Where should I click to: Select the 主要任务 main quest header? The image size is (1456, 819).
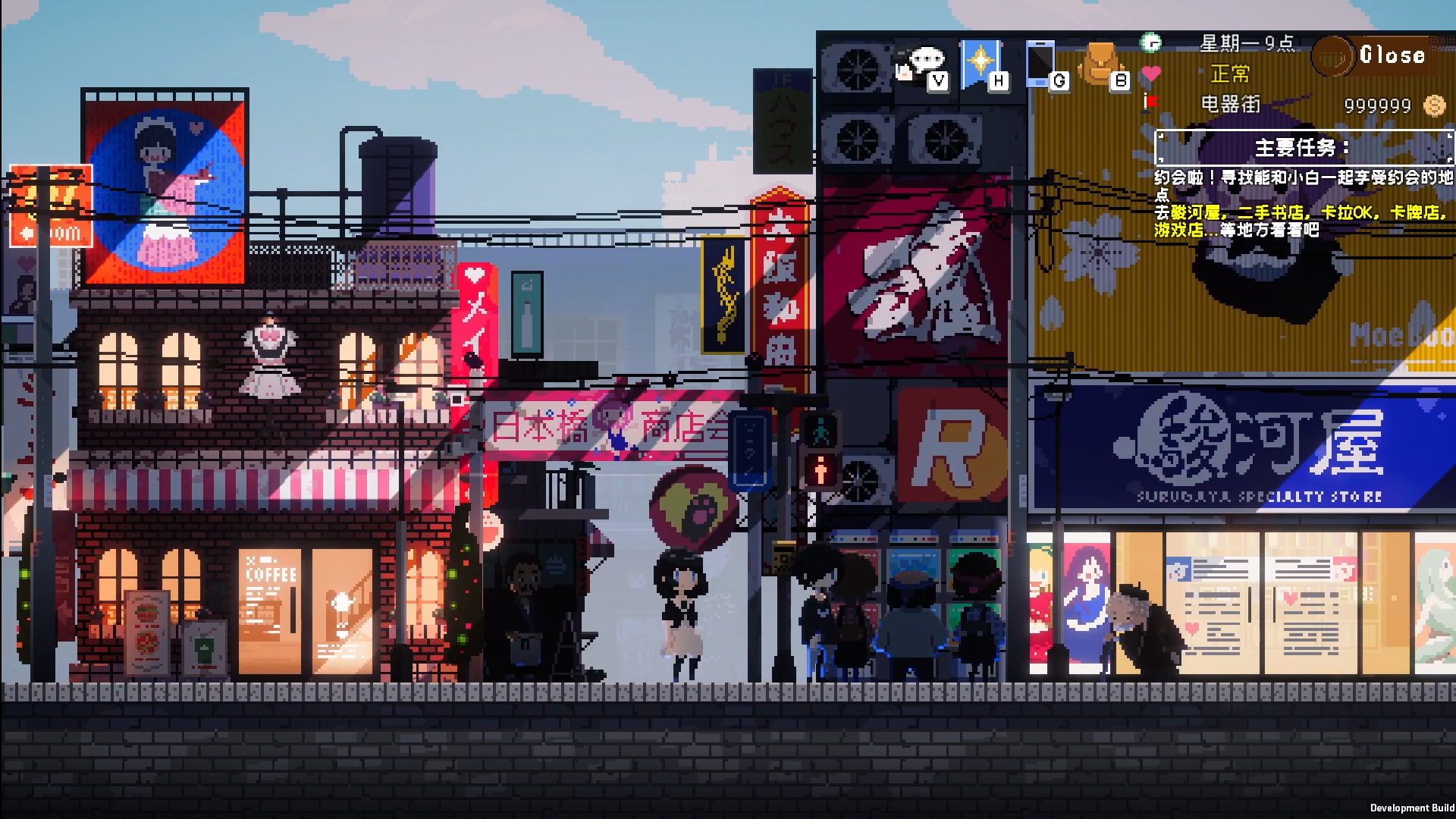[1303, 147]
